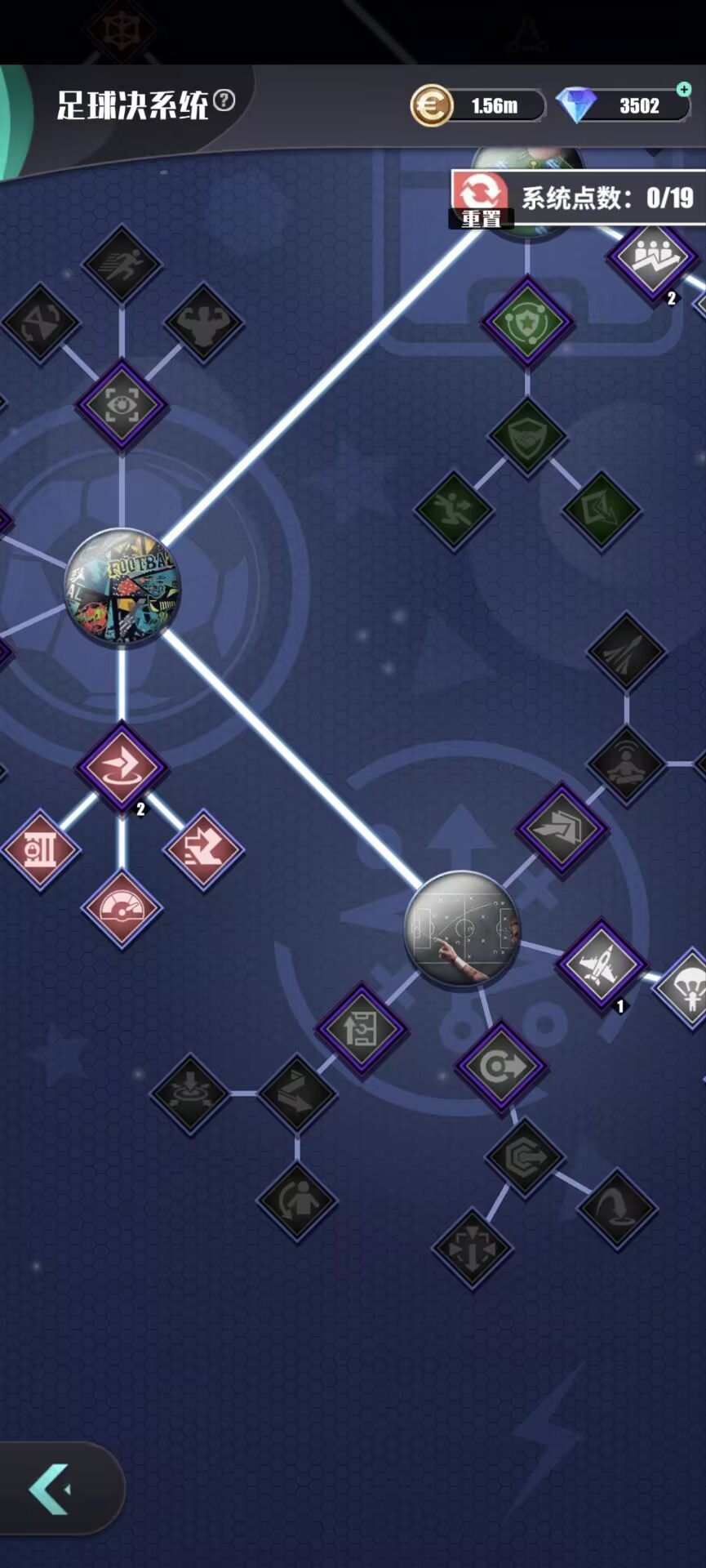Select the sprinting runner skill node
This screenshot has width=706, height=1568.
coord(122,264)
